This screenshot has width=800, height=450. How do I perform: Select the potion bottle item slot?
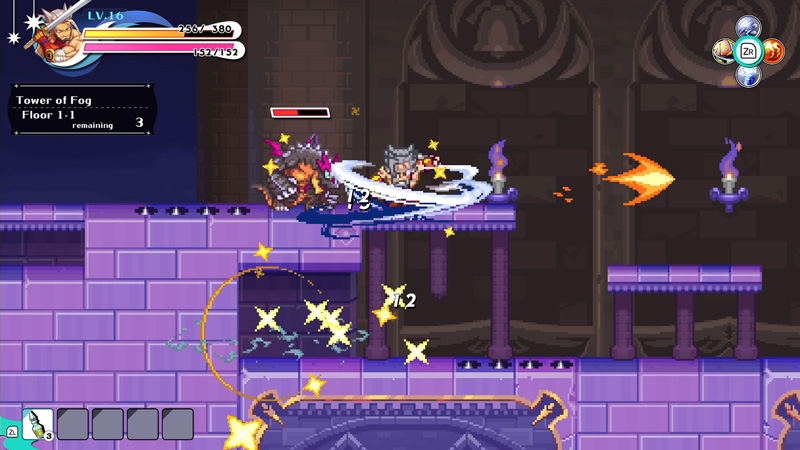(x=37, y=424)
